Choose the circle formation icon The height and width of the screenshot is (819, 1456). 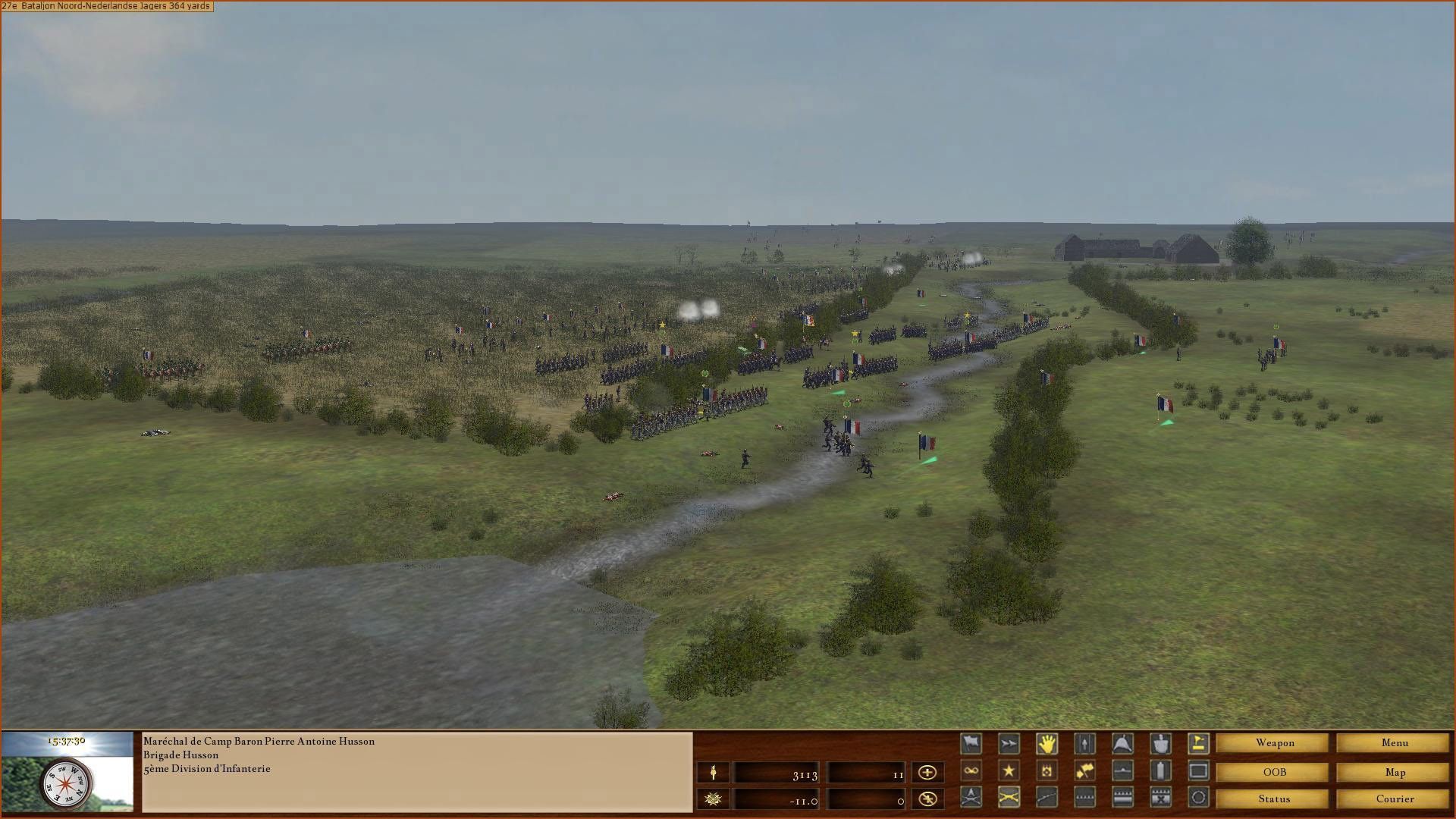[1198, 797]
